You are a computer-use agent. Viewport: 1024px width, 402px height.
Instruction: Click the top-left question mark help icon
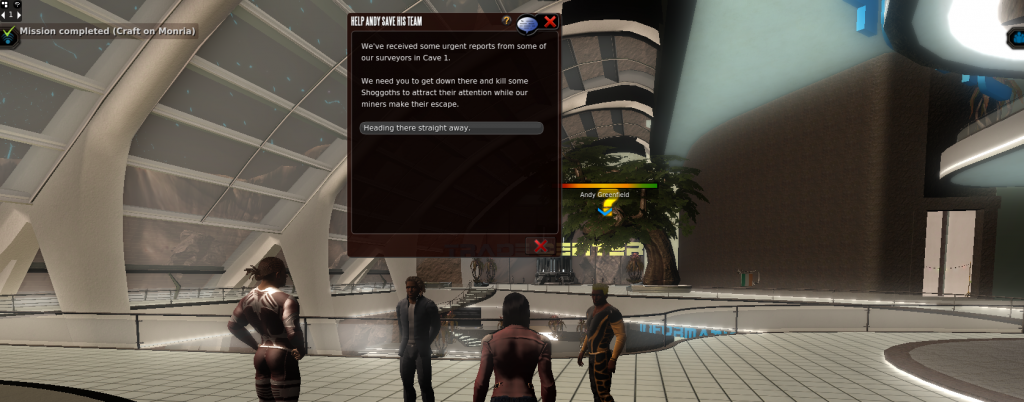click(x=17, y=5)
